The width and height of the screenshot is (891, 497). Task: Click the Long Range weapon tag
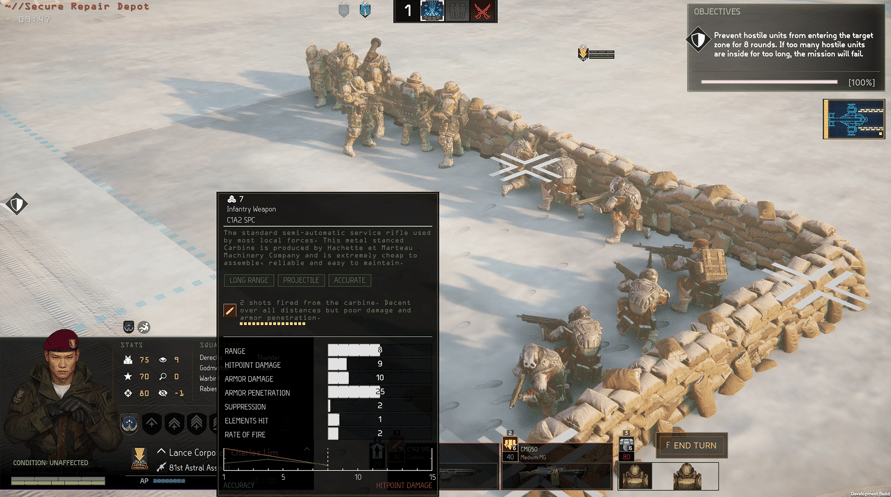[248, 280]
